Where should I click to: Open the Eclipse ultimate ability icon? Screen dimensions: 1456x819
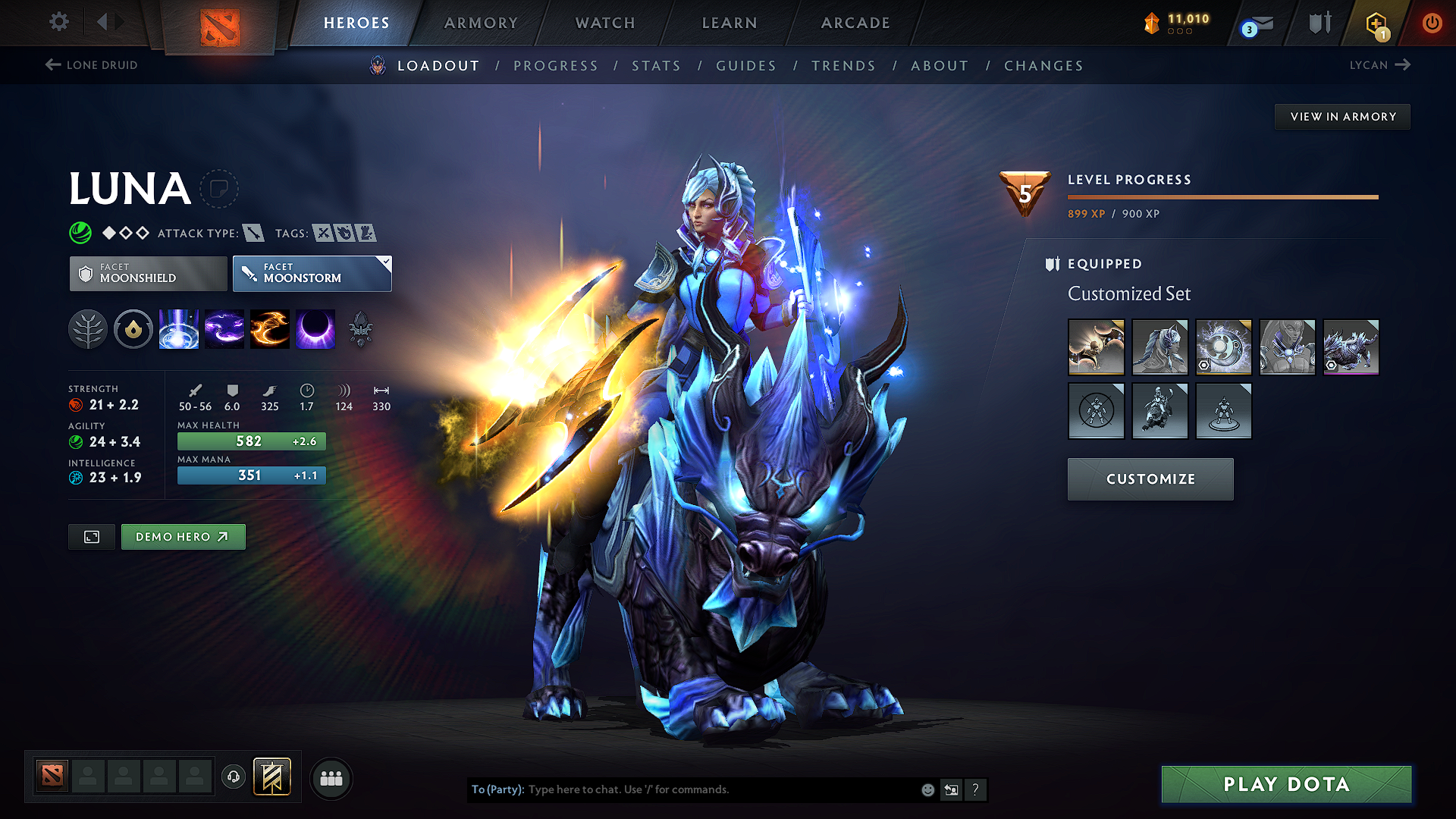tap(315, 329)
